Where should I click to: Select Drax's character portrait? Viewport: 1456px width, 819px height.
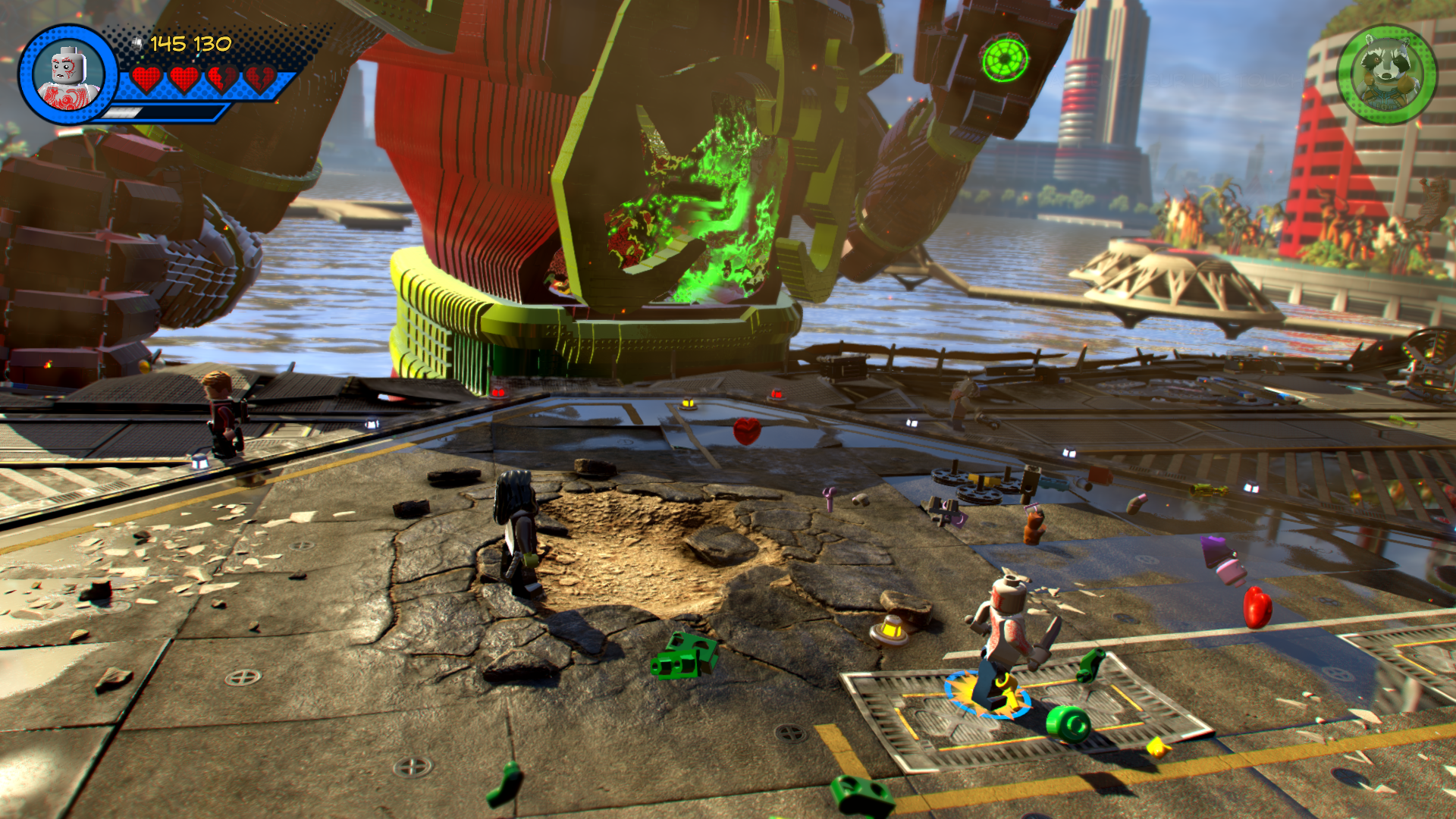point(68,74)
